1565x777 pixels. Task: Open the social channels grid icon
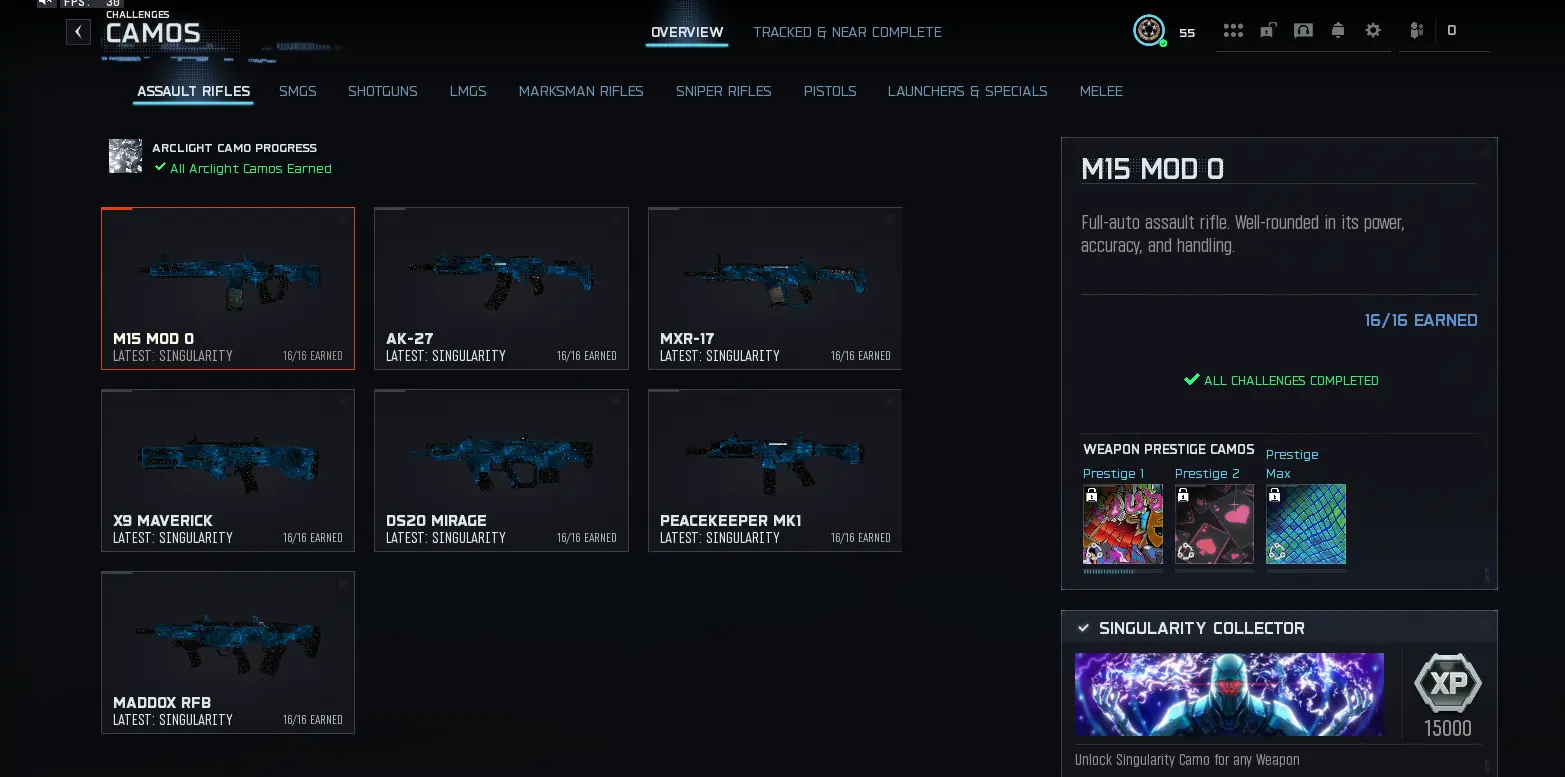click(1233, 30)
